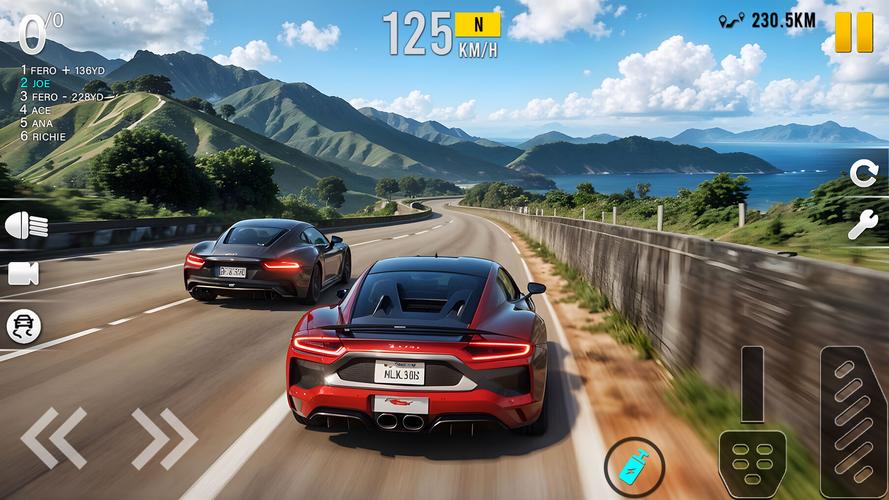The width and height of the screenshot is (889, 500).
Task: Toggle the traction control car icon
Action: point(24,326)
